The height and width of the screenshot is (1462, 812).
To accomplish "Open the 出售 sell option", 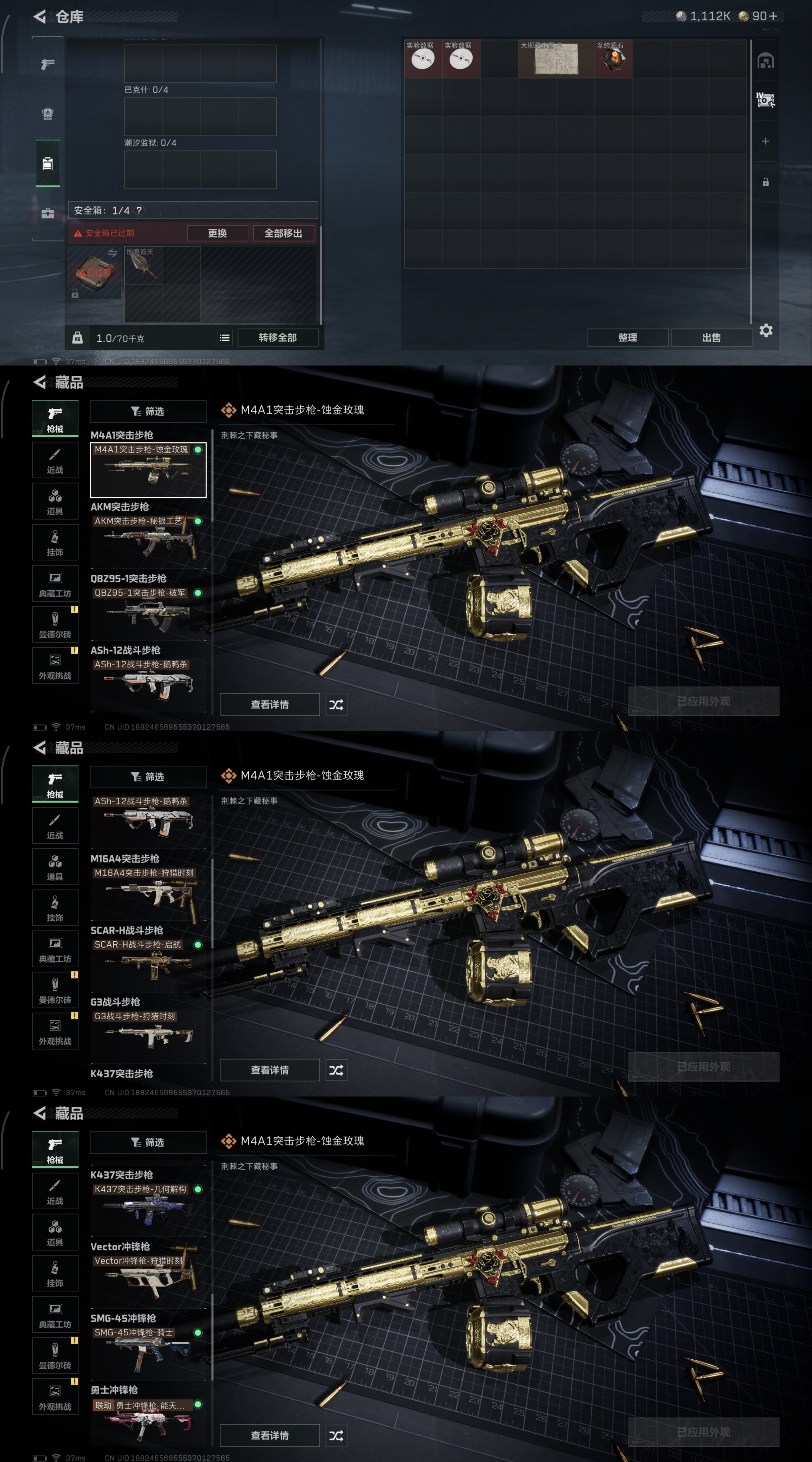I will click(x=711, y=338).
